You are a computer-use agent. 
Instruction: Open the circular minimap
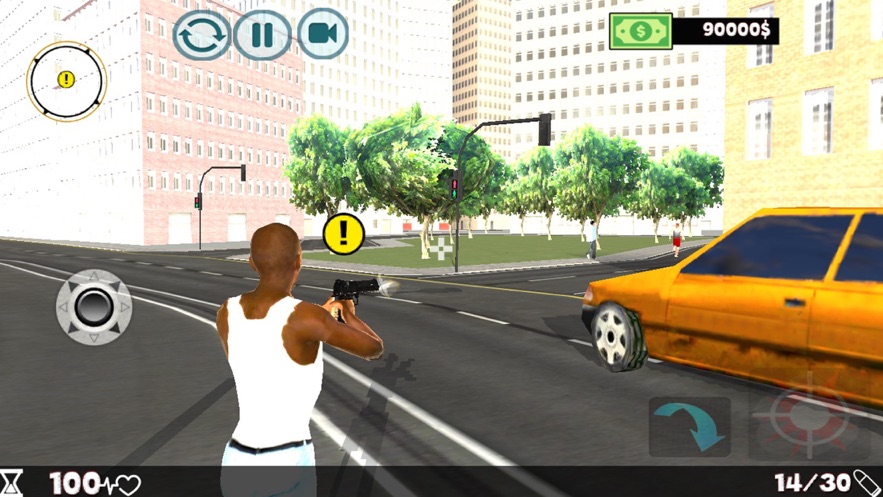click(x=66, y=80)
